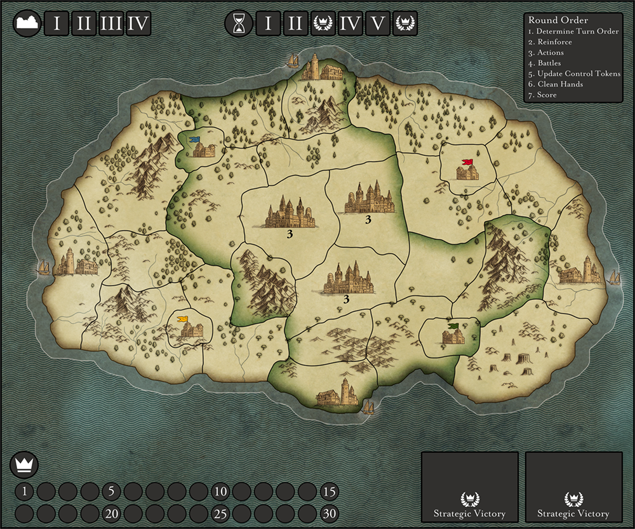Select the red flag castle territory

466,170
